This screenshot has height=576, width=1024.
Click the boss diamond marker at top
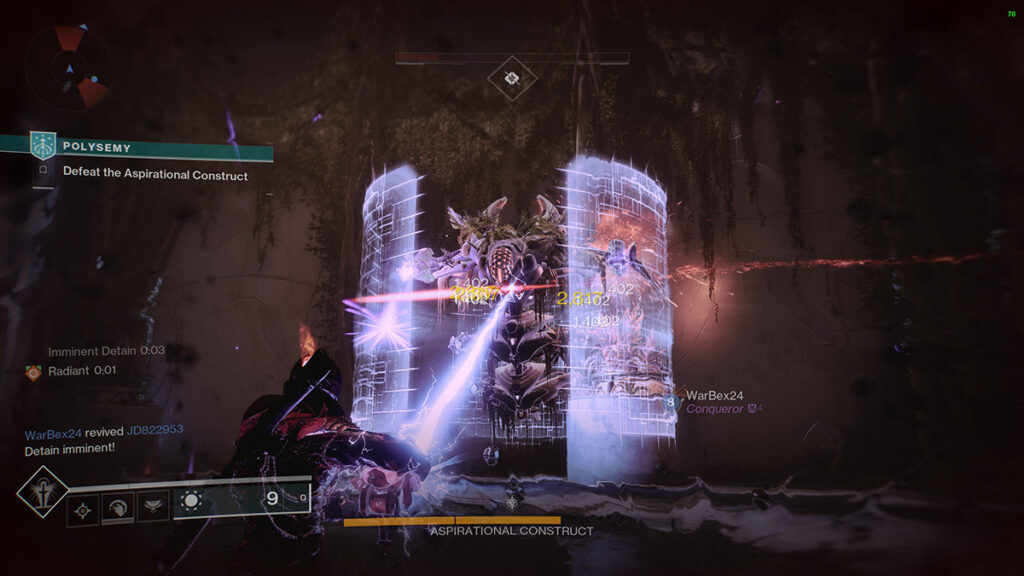click(x=512, y=78)
